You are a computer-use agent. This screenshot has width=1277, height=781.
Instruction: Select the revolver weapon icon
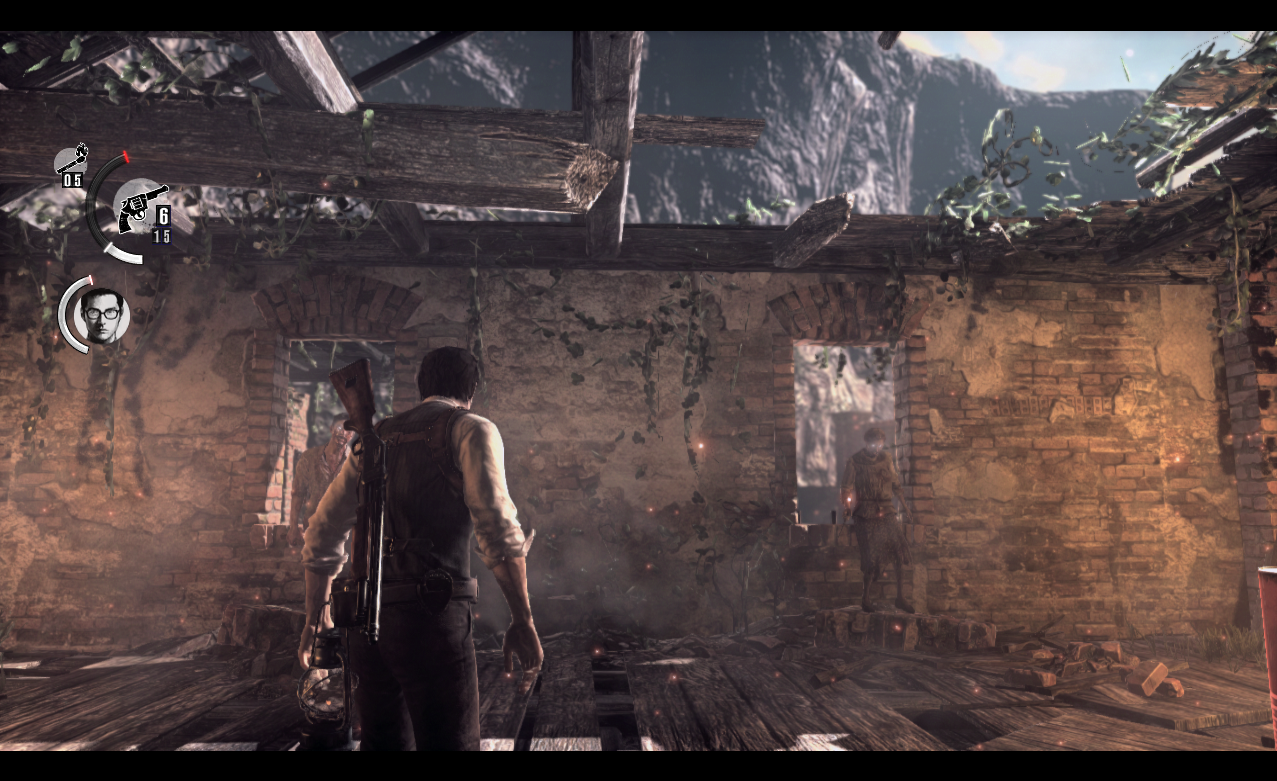click(138, 208)
